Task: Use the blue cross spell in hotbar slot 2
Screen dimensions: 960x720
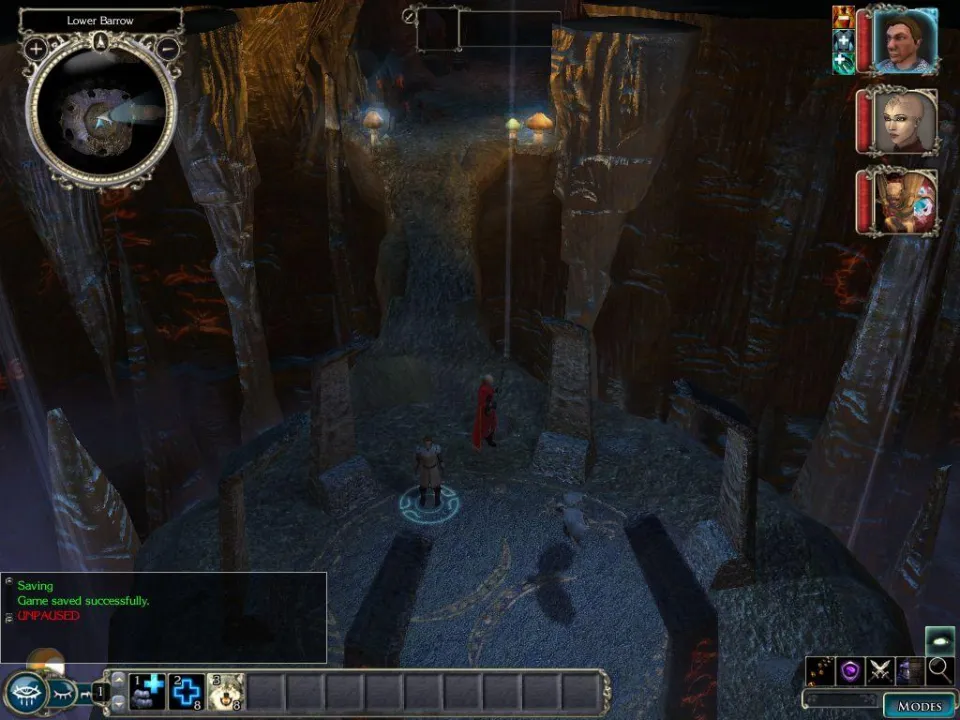Action: click(186, 692)
